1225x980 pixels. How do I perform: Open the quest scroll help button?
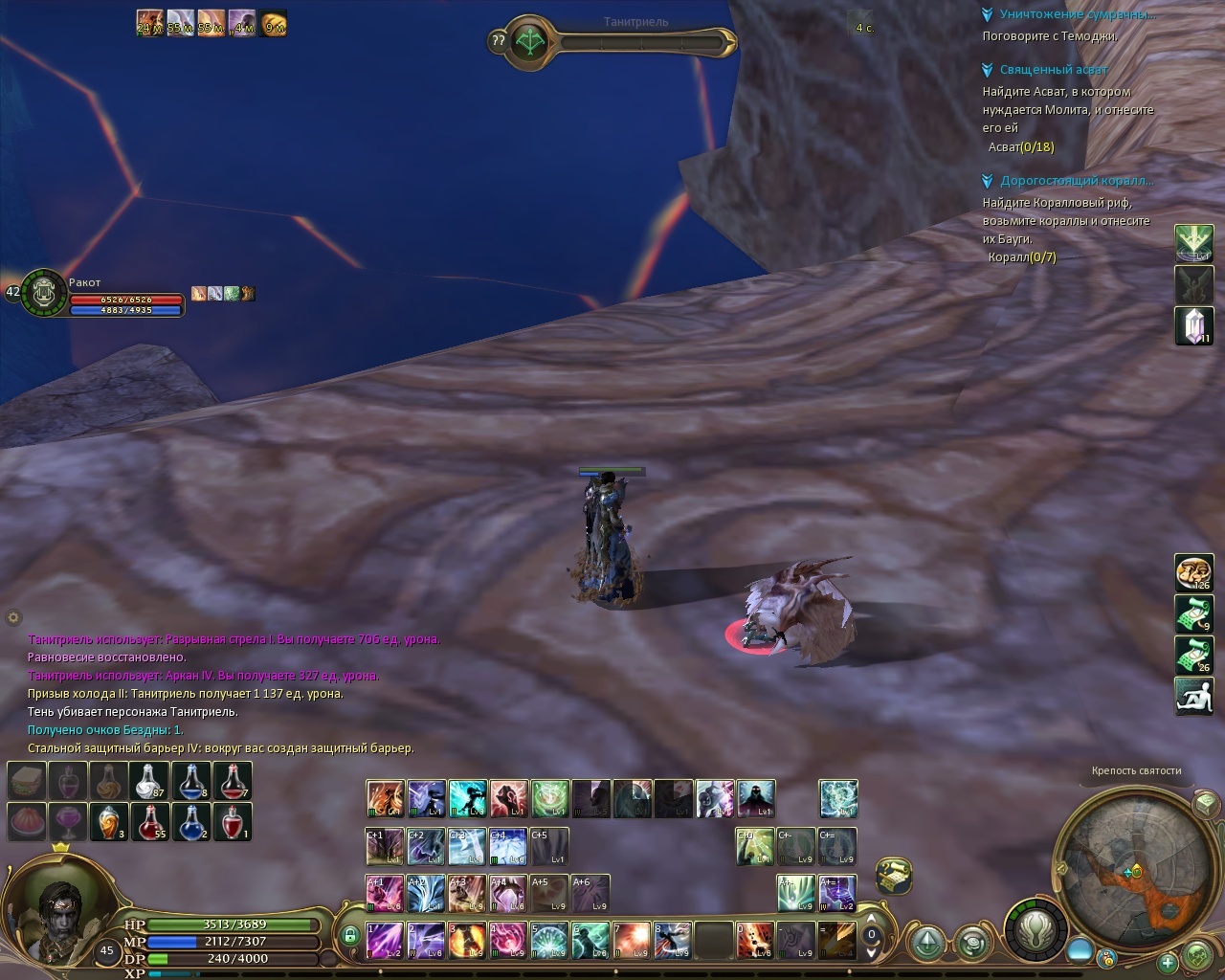(894, 876)
